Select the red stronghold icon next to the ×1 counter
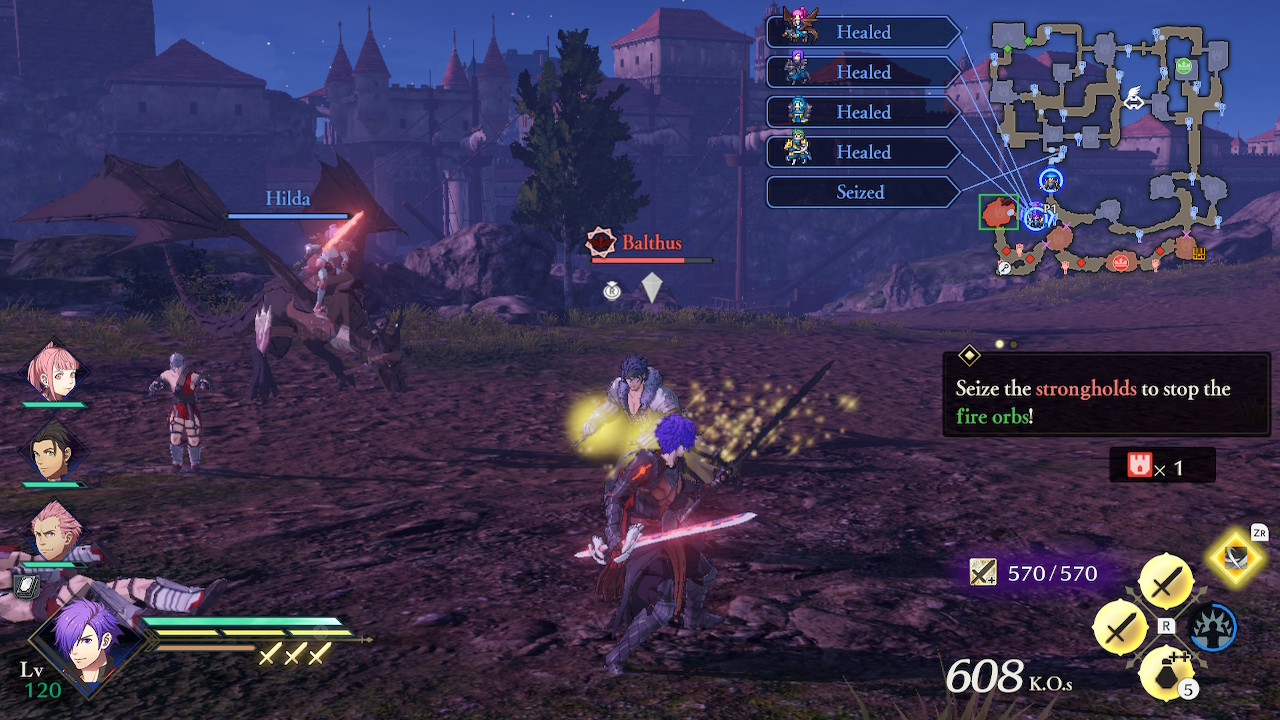 coord(1140,465)
